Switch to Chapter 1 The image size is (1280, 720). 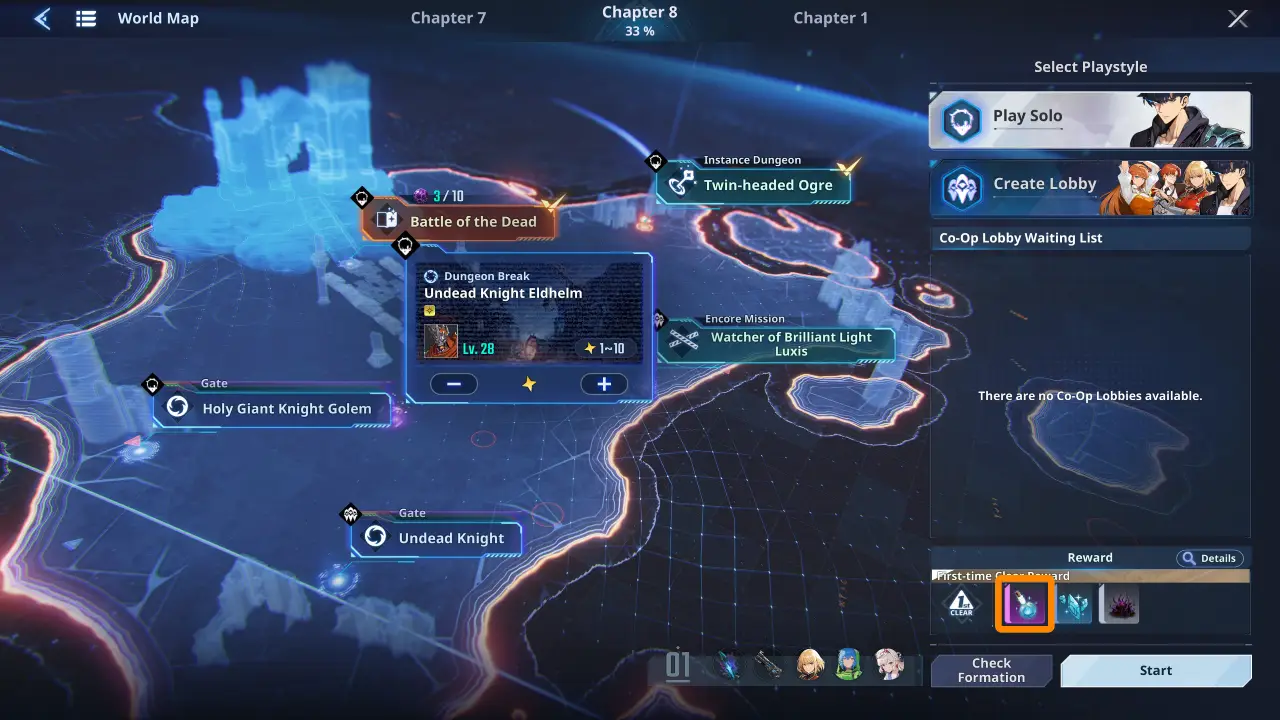(x=830, y=18)
